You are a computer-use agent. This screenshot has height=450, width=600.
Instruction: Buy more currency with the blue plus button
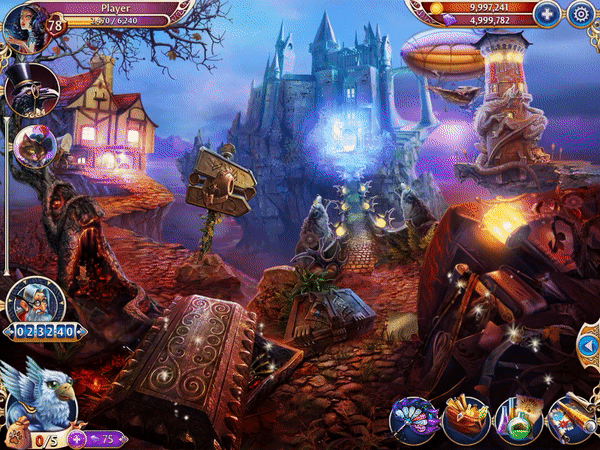(545, 14)
